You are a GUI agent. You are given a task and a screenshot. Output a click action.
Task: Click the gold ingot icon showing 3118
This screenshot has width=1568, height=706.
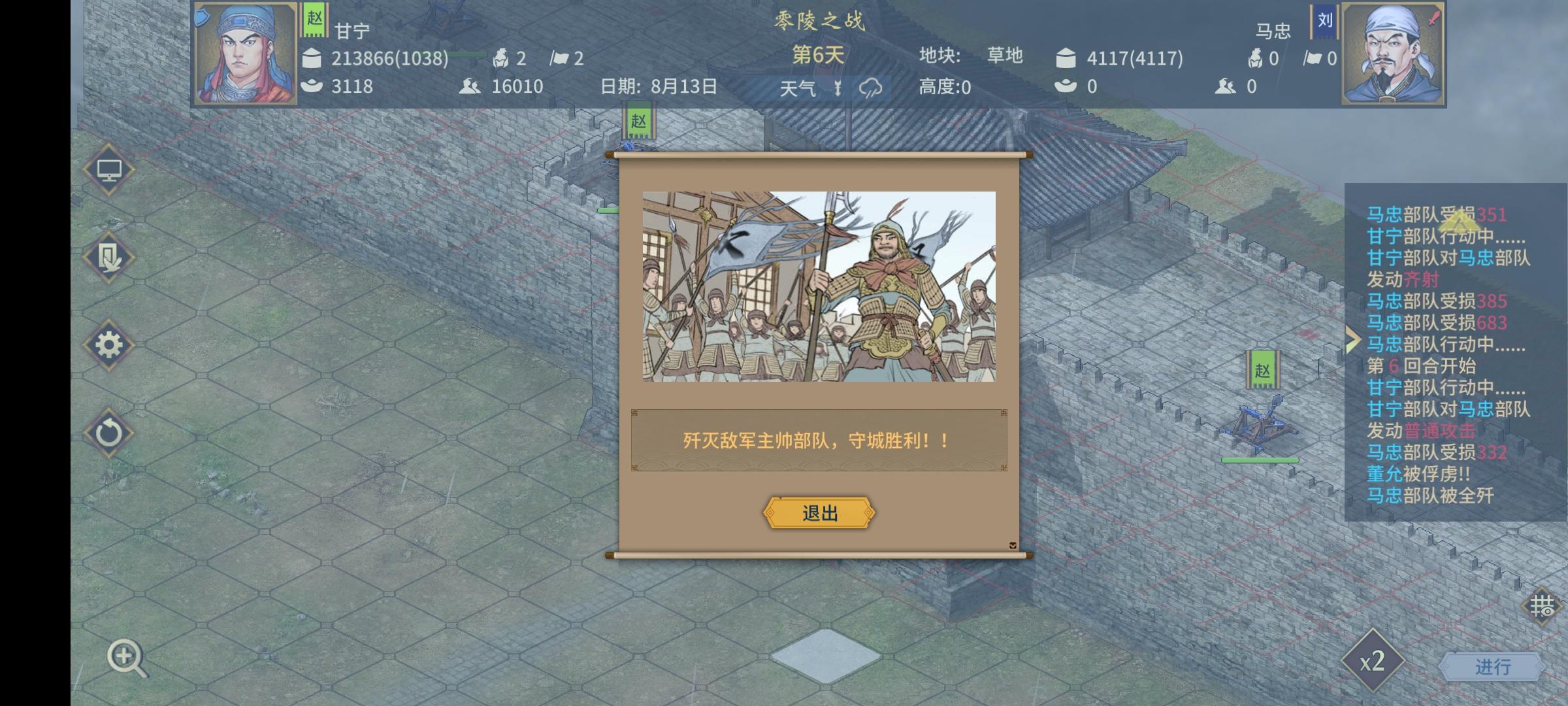tap(313, 86)
